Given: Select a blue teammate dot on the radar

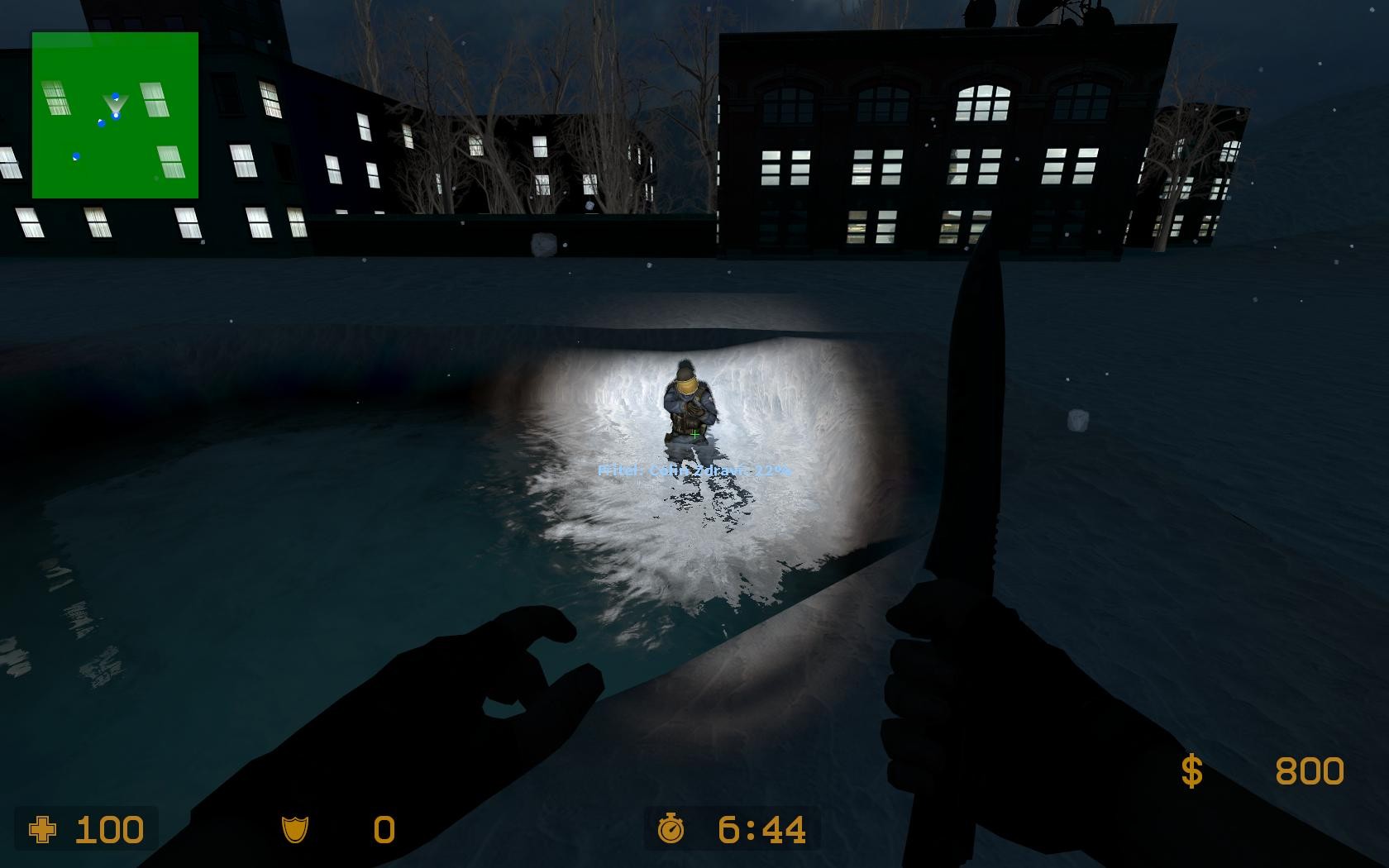Looking at the screenshot, I should click(x=101, y=124).
